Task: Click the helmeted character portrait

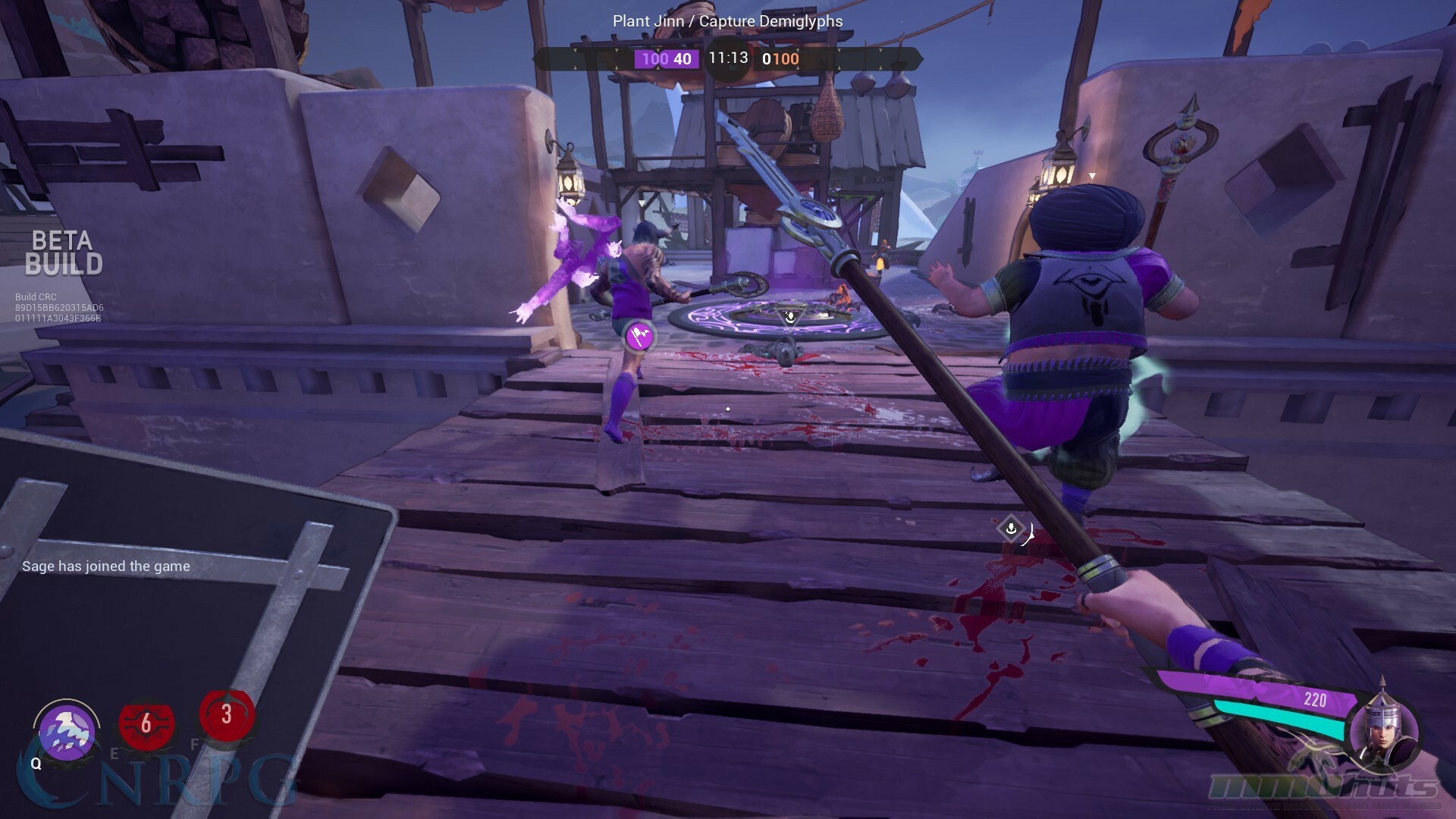Action: coord(1384,730)
